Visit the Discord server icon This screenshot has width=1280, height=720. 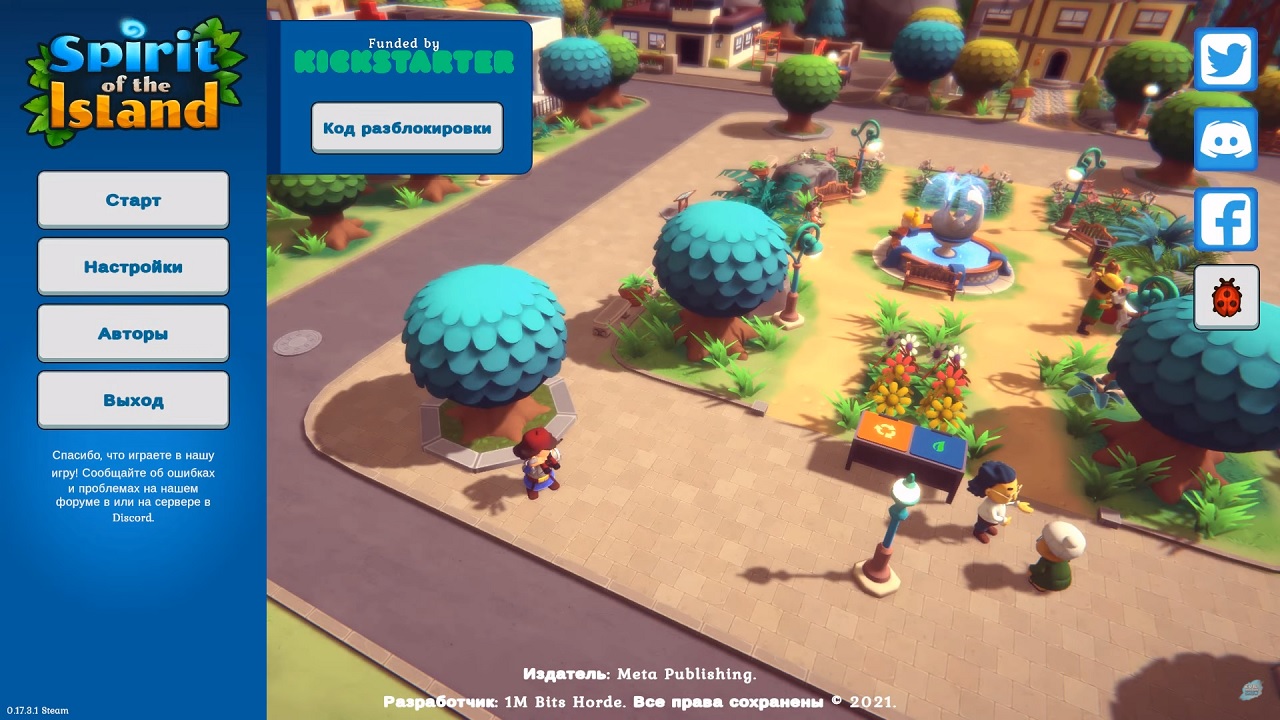1226,140
